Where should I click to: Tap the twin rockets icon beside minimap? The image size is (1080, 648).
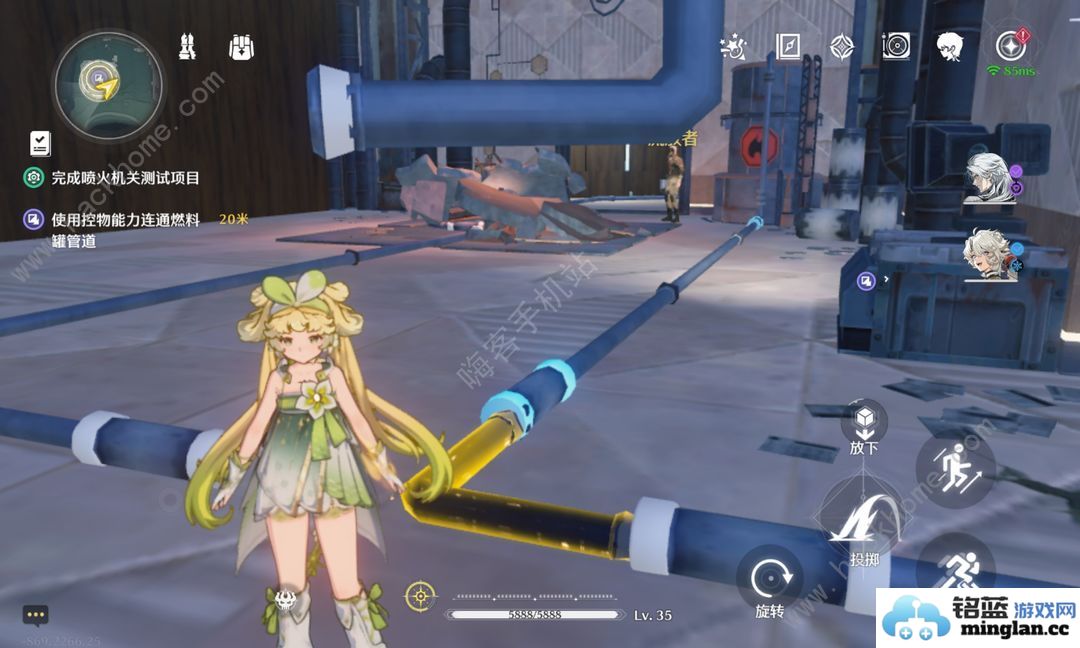pos(187,46)
